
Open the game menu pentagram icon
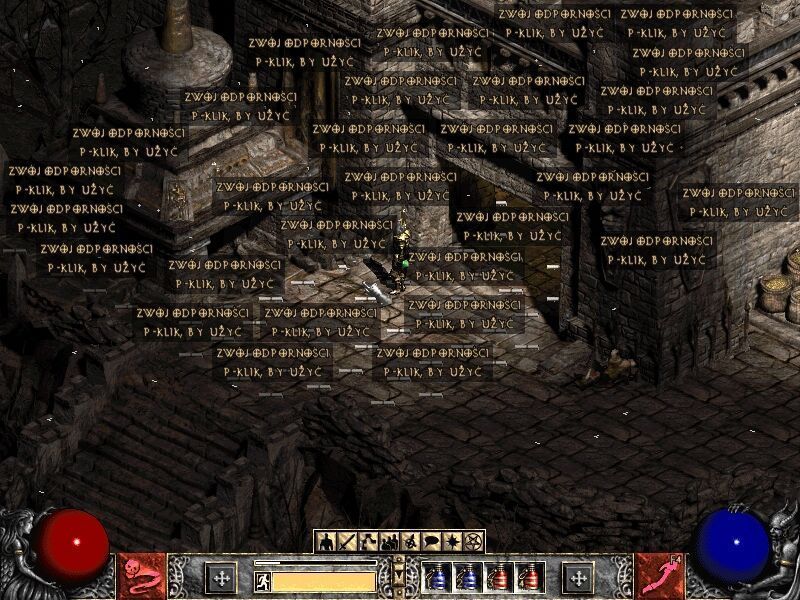point(473,541)
